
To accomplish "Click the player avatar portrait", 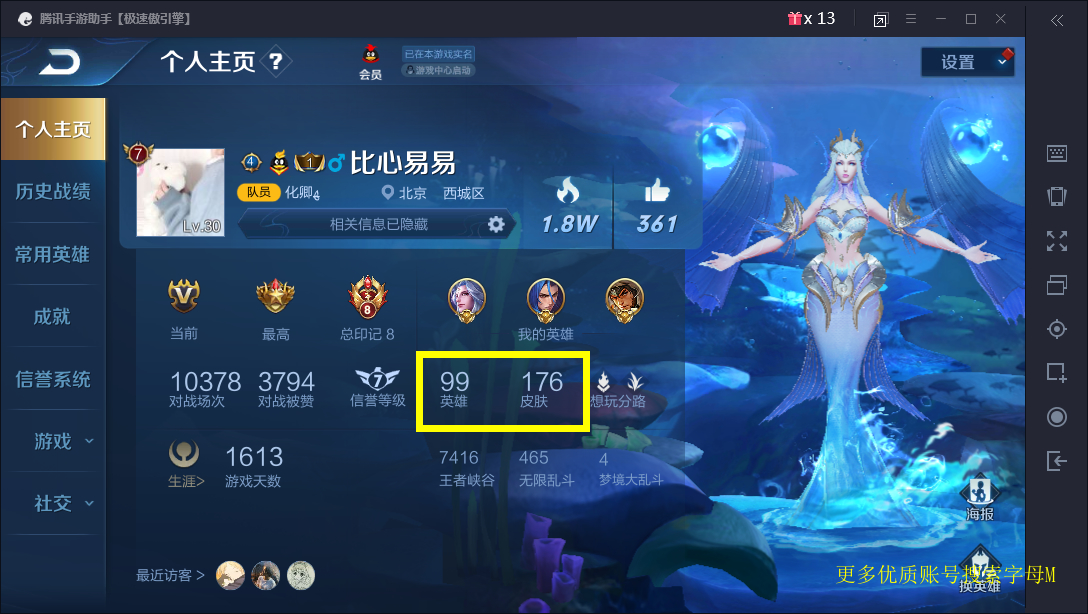I will tap(180, 192).
